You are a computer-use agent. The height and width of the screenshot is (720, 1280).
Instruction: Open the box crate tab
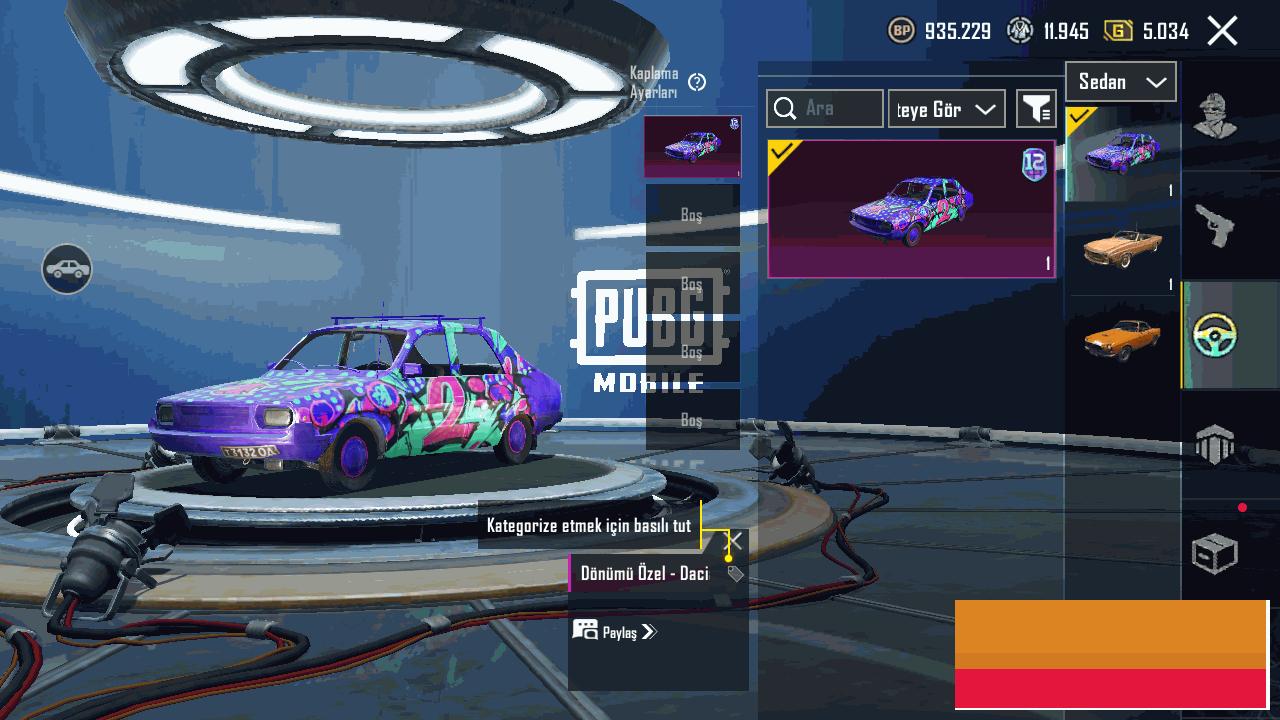point(1215,553)
